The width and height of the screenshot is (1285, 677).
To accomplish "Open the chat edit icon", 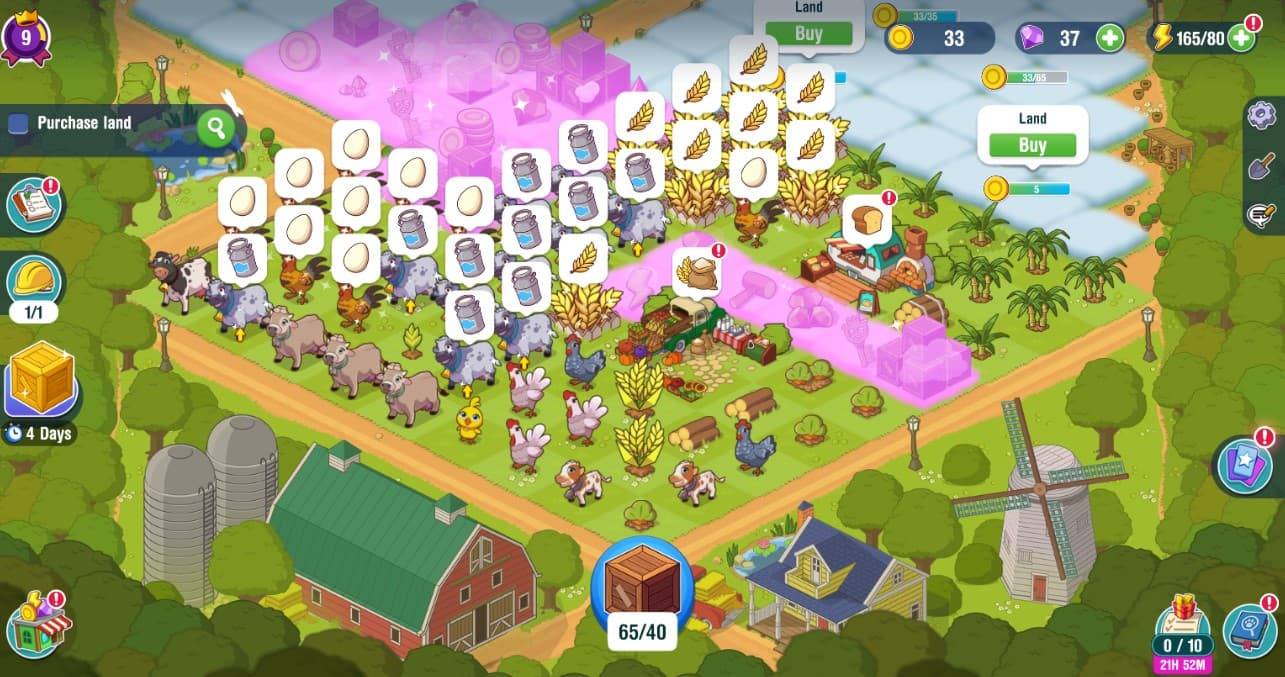I will tap(1263, 214).
